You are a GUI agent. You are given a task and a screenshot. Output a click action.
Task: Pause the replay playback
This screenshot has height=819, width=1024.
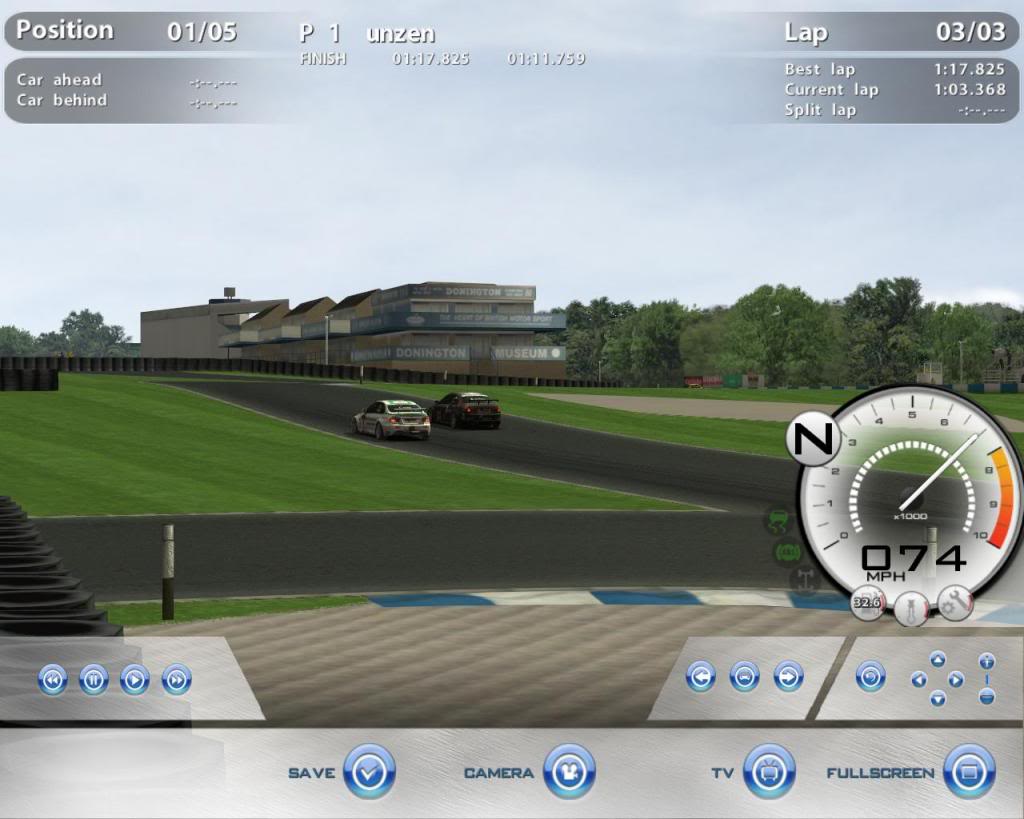[x=93, y=680]
